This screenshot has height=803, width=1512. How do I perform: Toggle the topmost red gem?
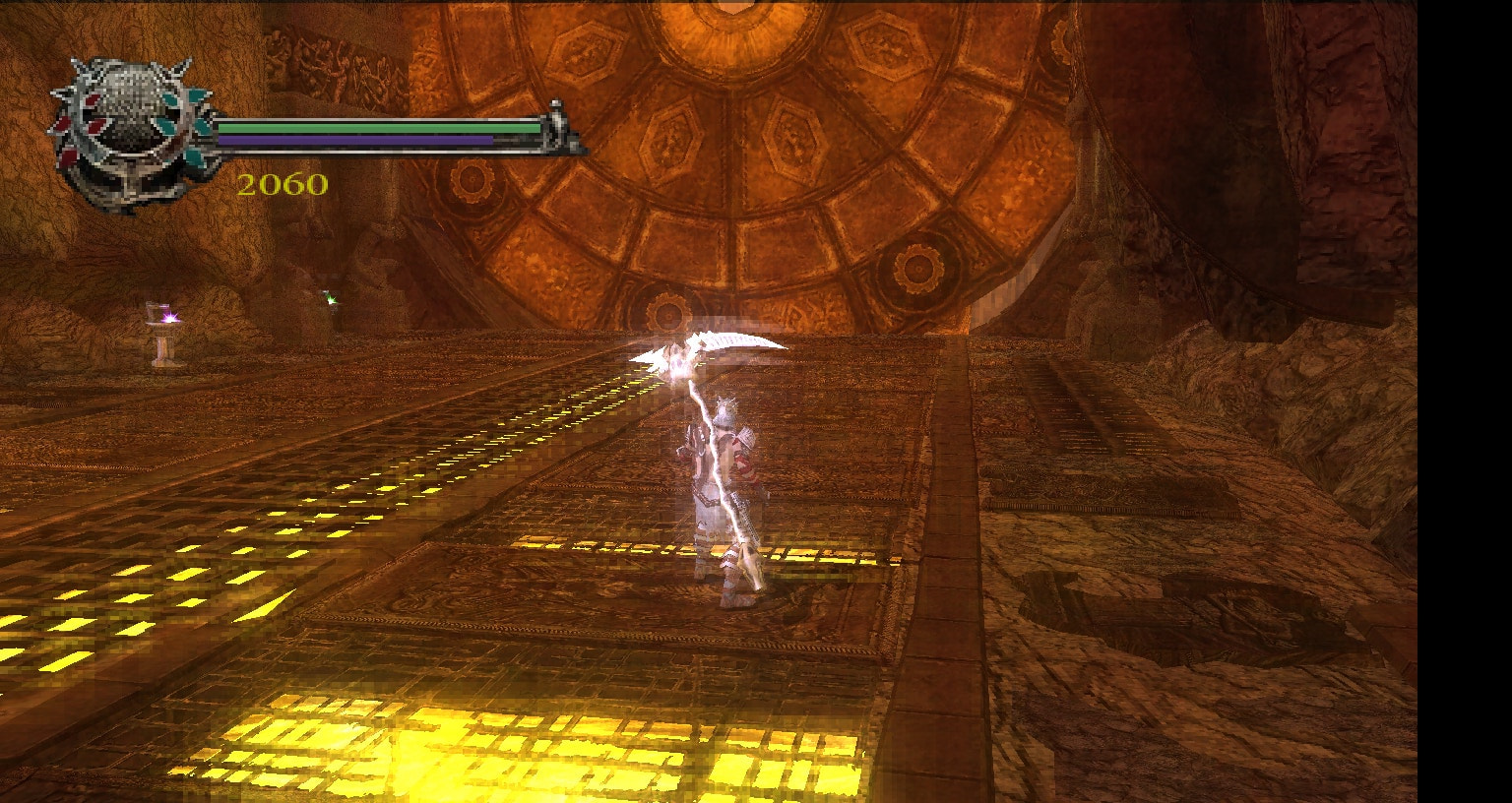[x=94, y=99]
